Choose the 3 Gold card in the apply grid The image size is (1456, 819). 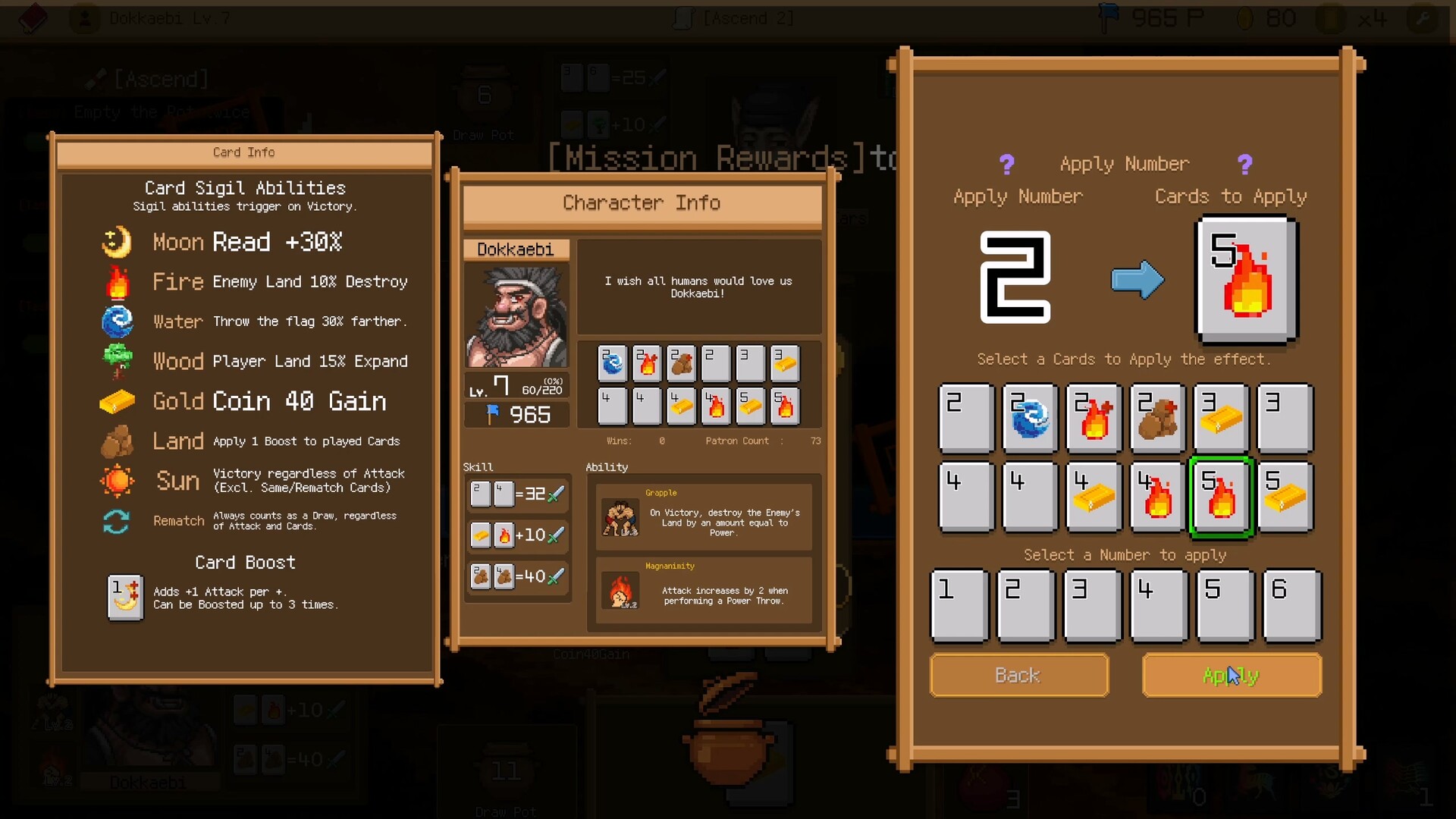pos(1221,418)
